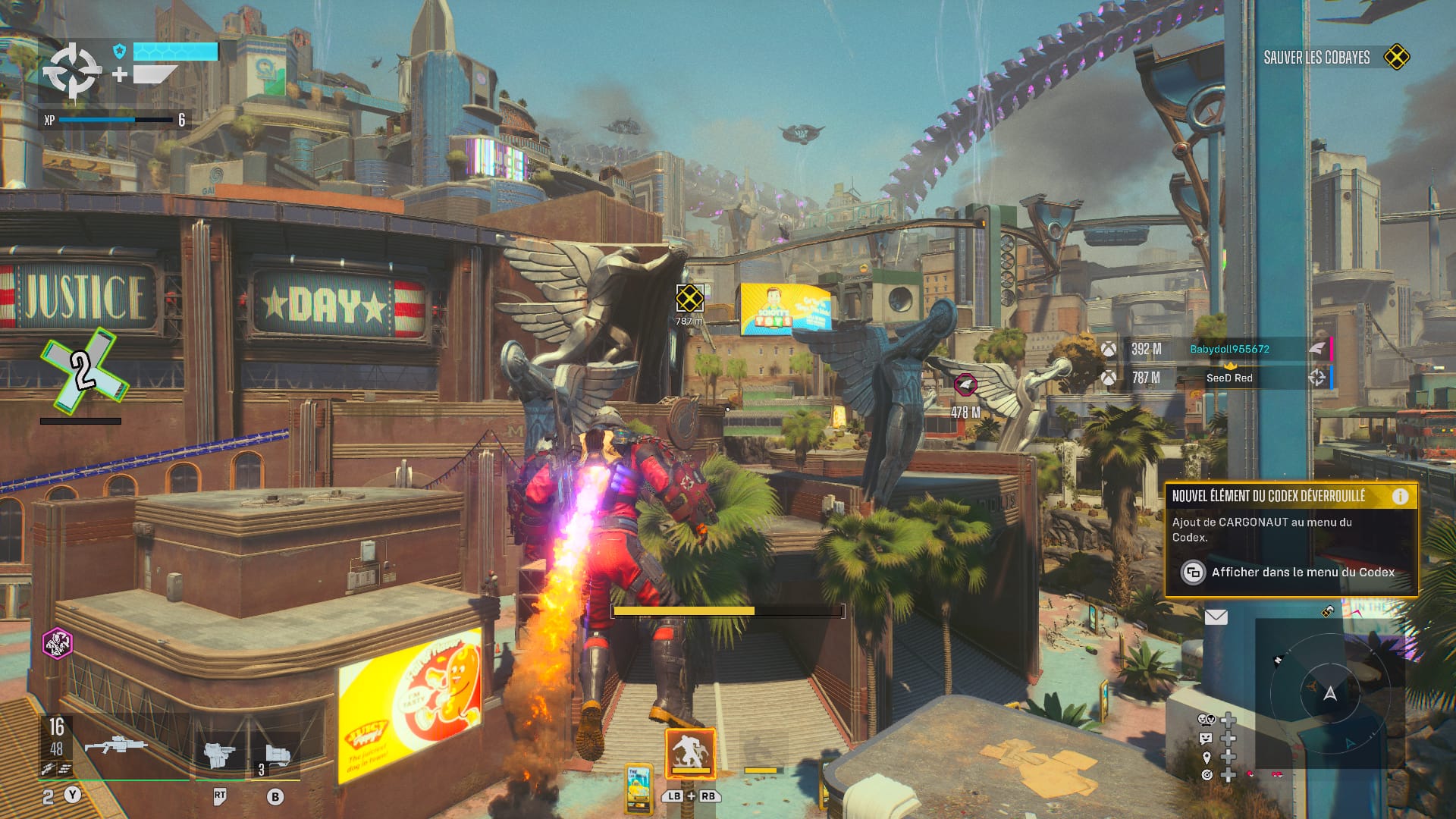Click the yellow objective marker at 787 m
This screenshot has height=819, width=1456.
tap(689, 298)
